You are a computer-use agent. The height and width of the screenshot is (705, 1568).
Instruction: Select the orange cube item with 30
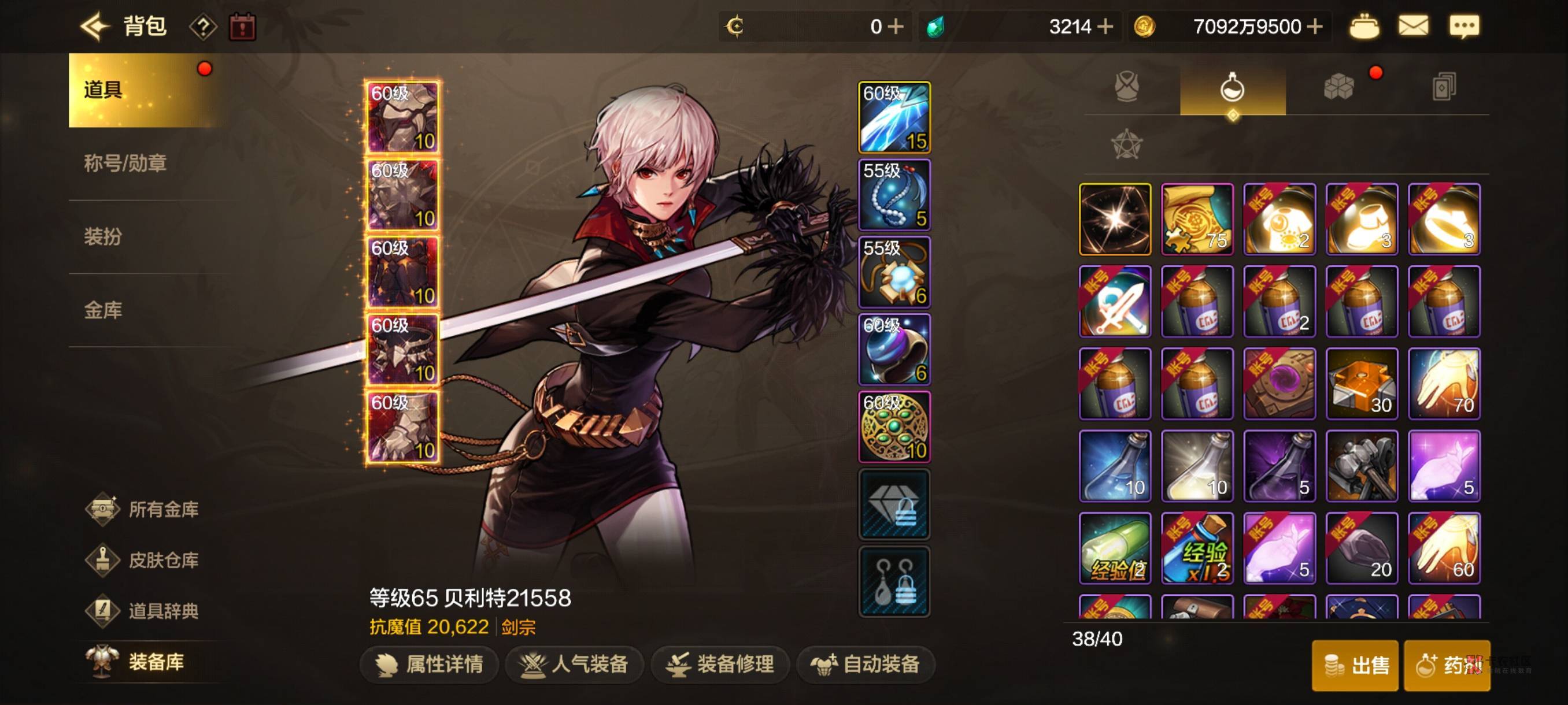(1361, 384)
